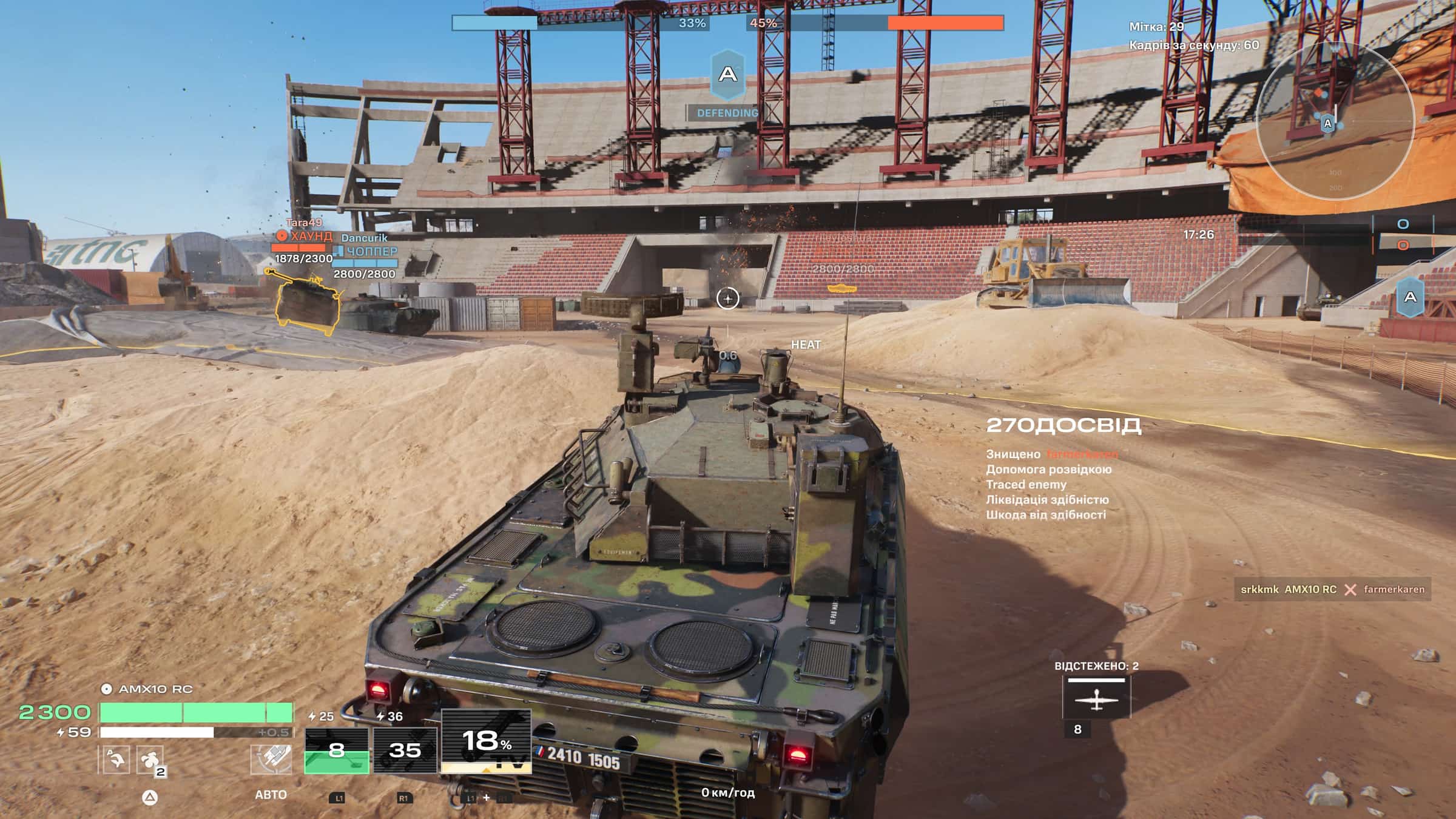Select the TV missile slot at 18%
The width and height of the screenshot is (1456, 819).
point(487,741)
